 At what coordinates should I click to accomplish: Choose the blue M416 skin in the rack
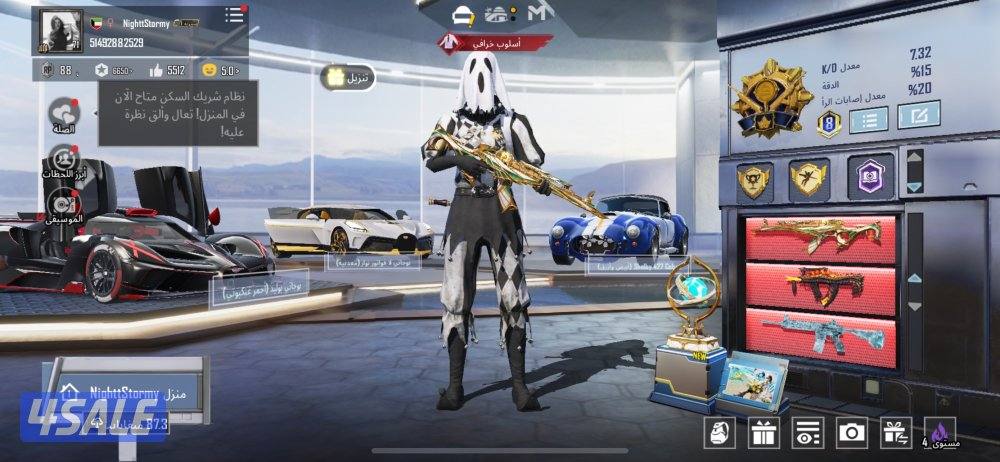tap(820, 332)
